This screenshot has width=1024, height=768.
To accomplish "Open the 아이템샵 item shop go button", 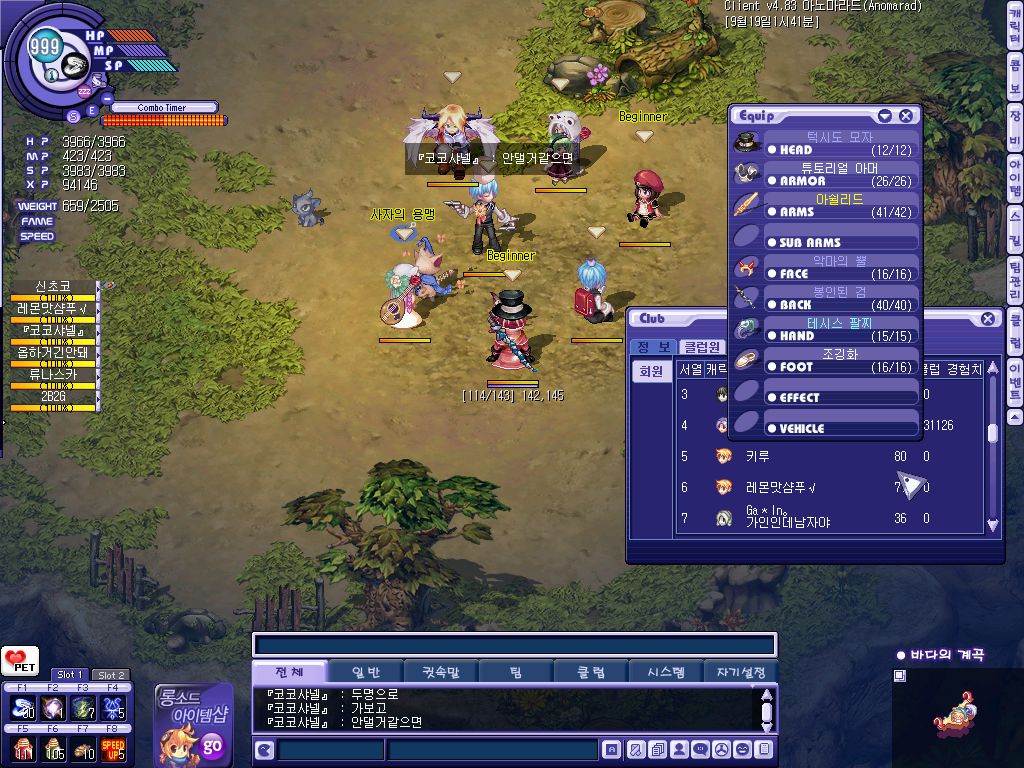I will pos(212,745).
